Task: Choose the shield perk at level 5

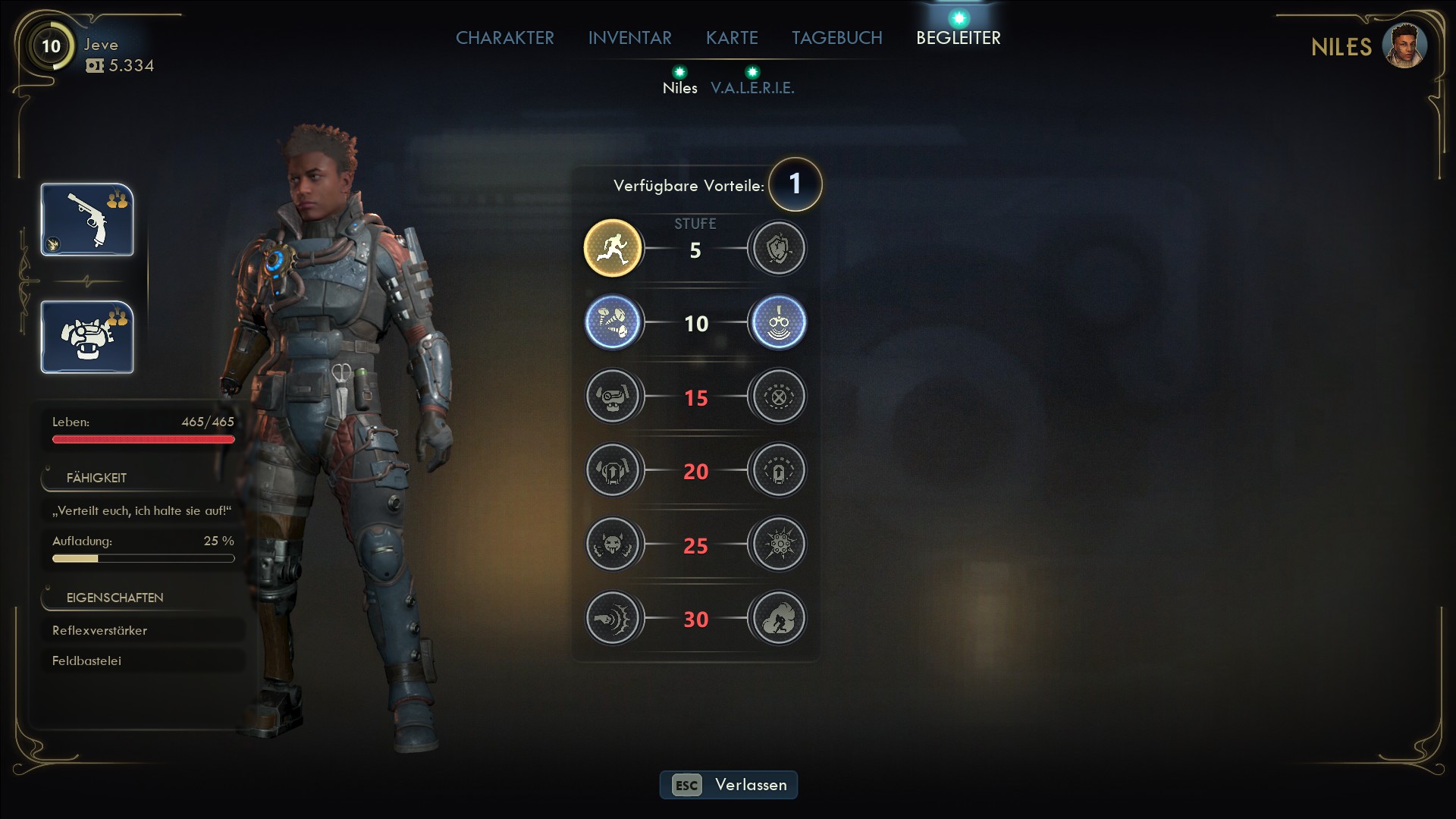Action: [x=778, y=248]
